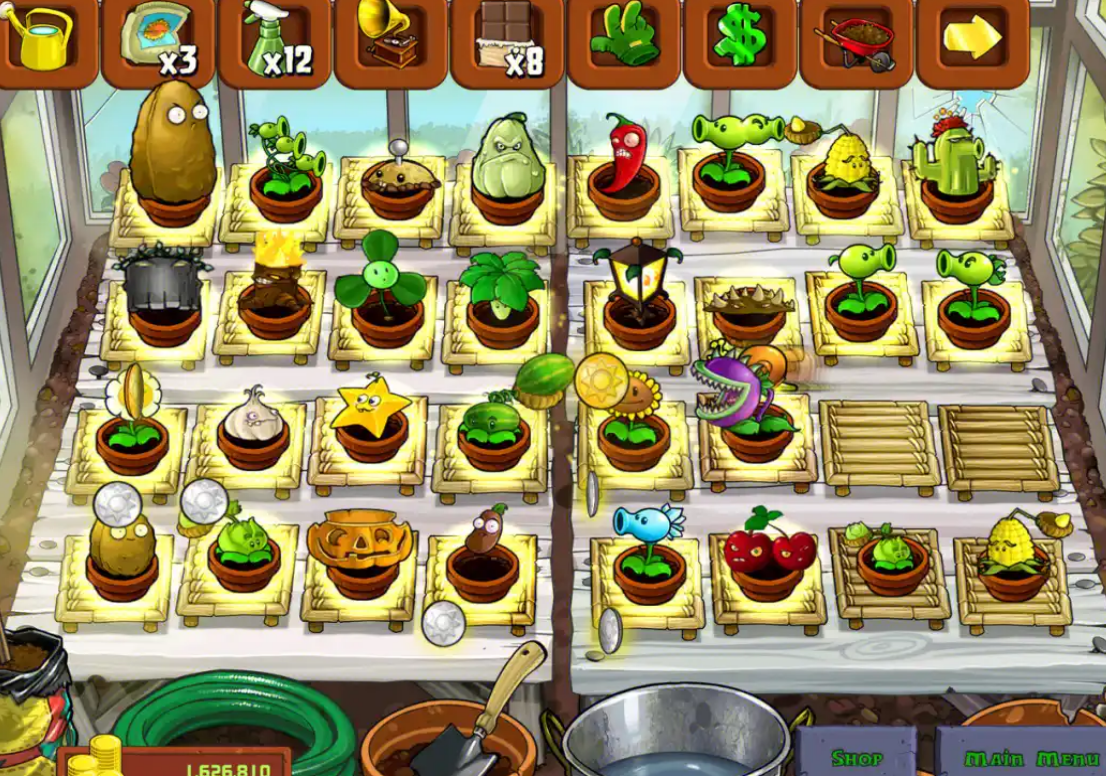Go to next garden with yellow arrow
1106x776 pixels.
(972, 39)
